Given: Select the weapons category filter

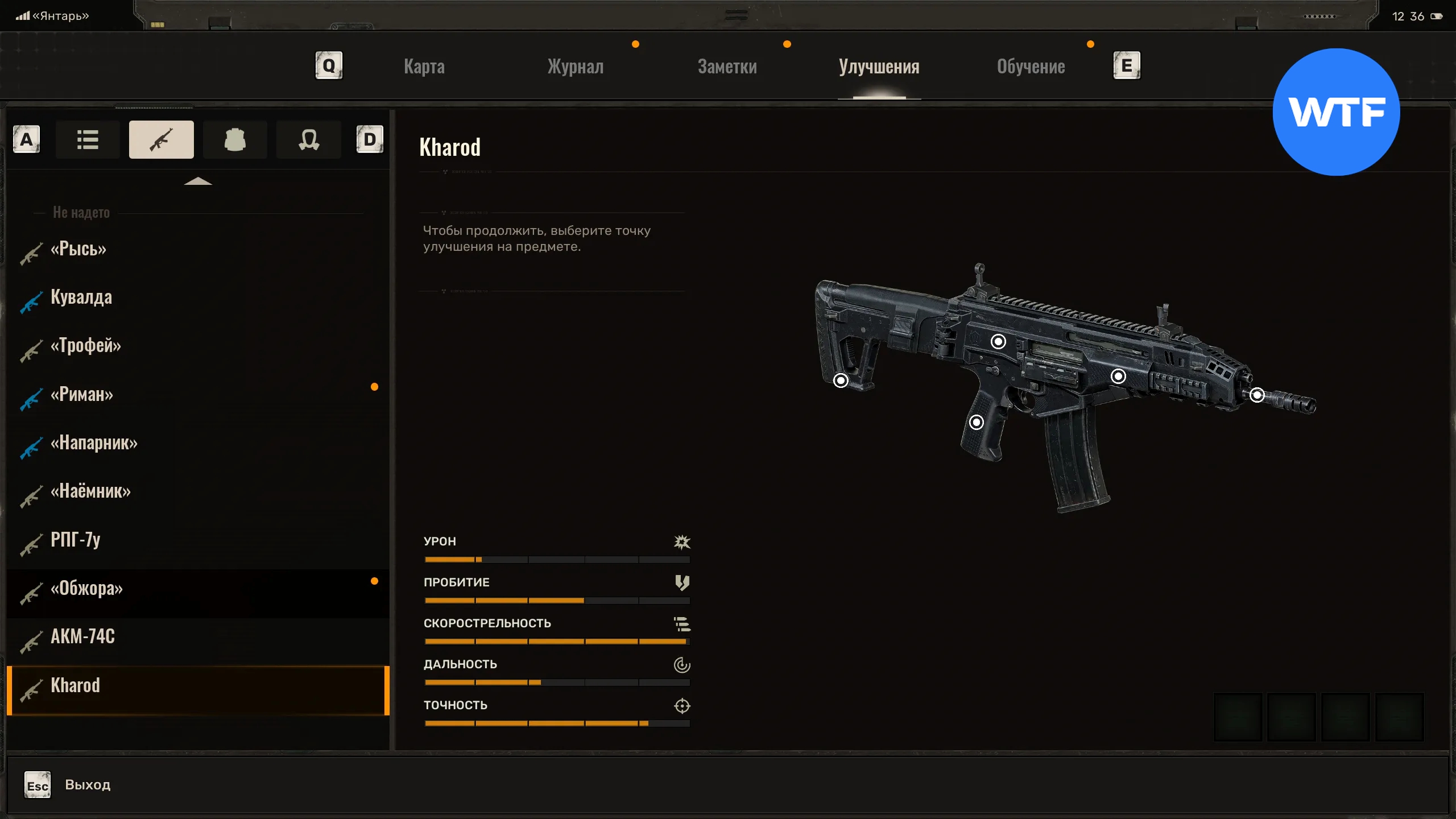Looking at the screenshot, I should coord(161,139).
